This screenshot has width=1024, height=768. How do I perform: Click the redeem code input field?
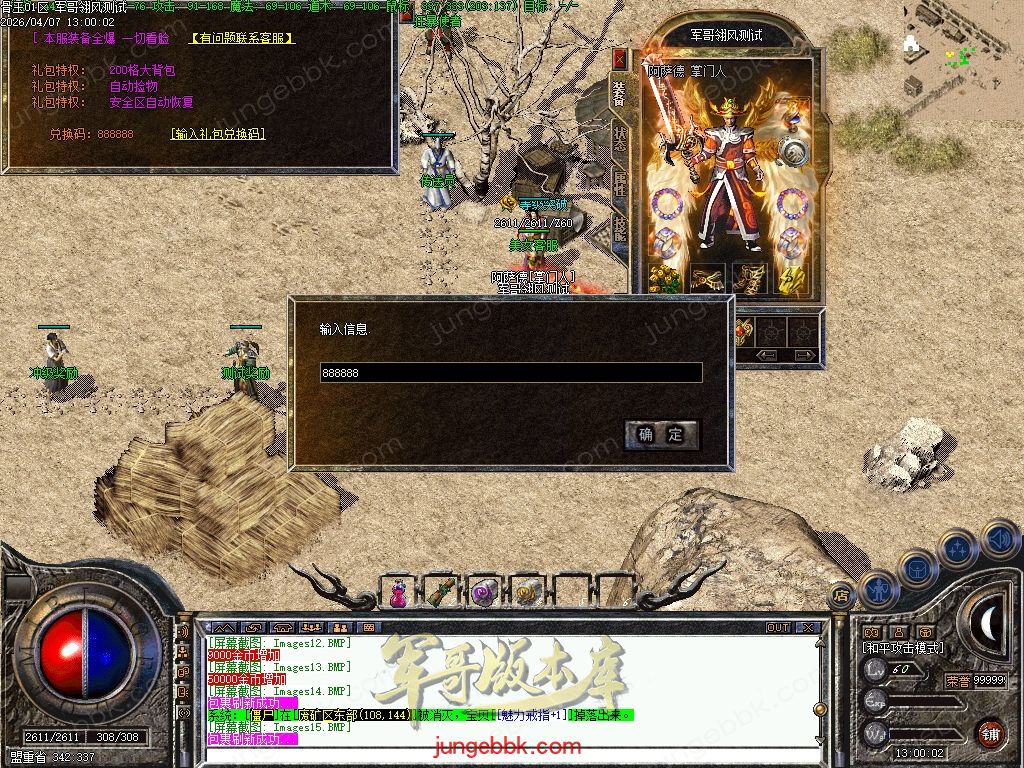(510, 373)
